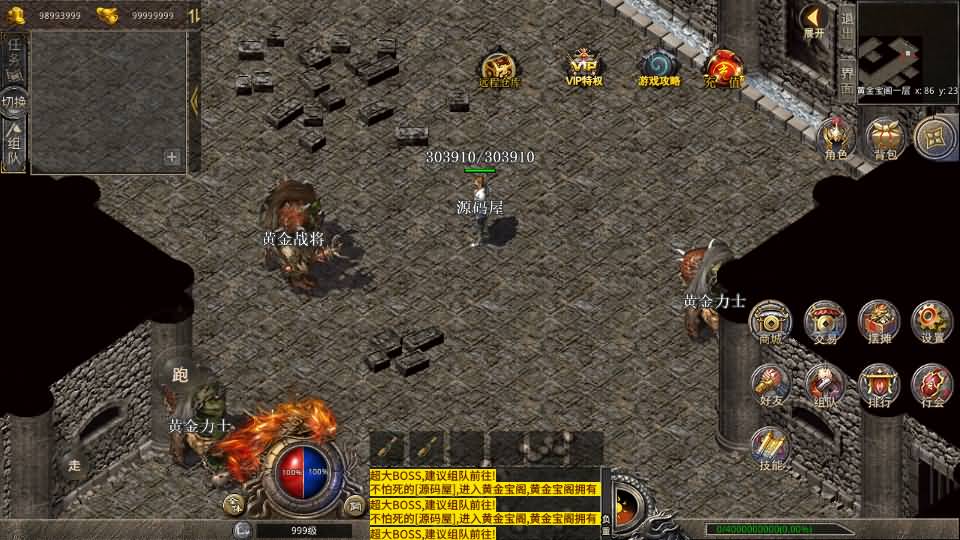The height and width of the screenshot is (540, 960).
Task: Open the 商城 shop
Action: click(771, 322)
